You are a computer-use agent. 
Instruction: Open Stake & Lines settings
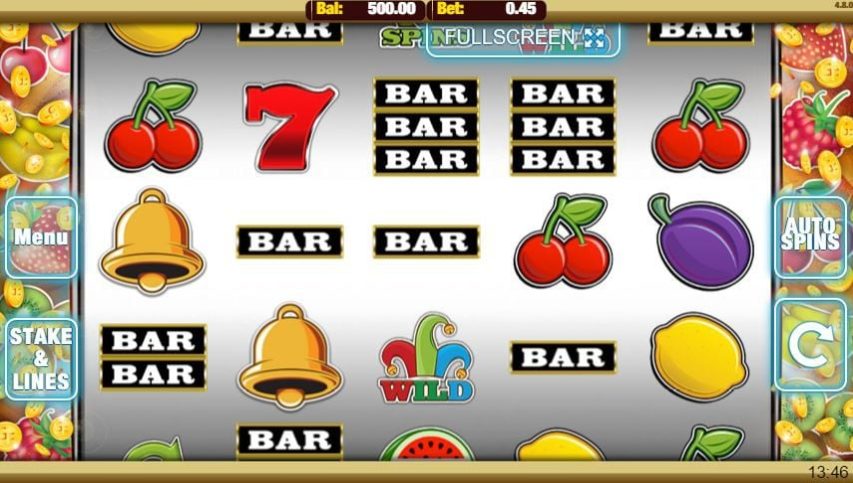coord(41,359)
